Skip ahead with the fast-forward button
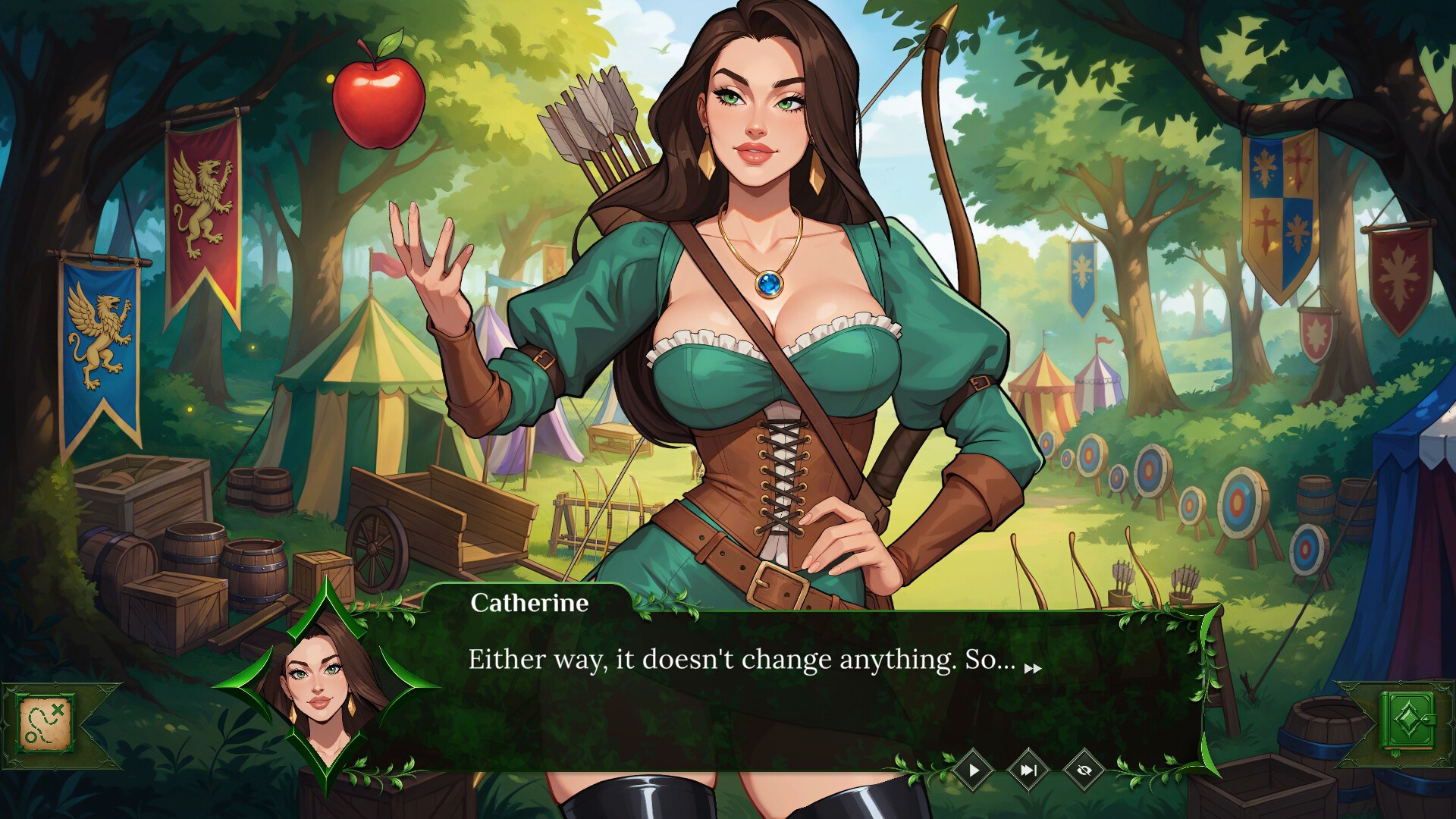This screenshot has height=819, width=1456. click(1028, 770)
